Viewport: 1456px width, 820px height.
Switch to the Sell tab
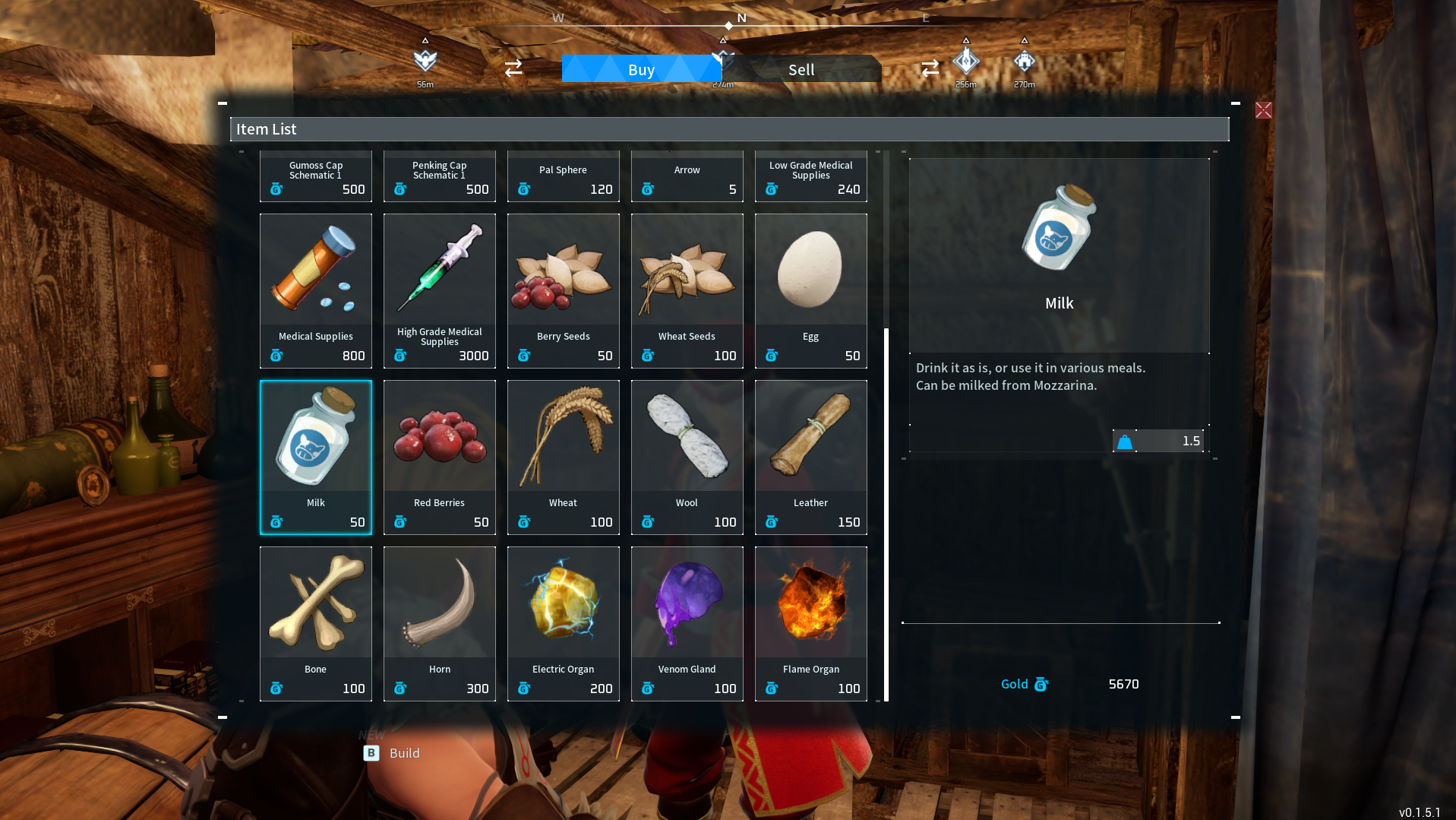tap(801, 69)
